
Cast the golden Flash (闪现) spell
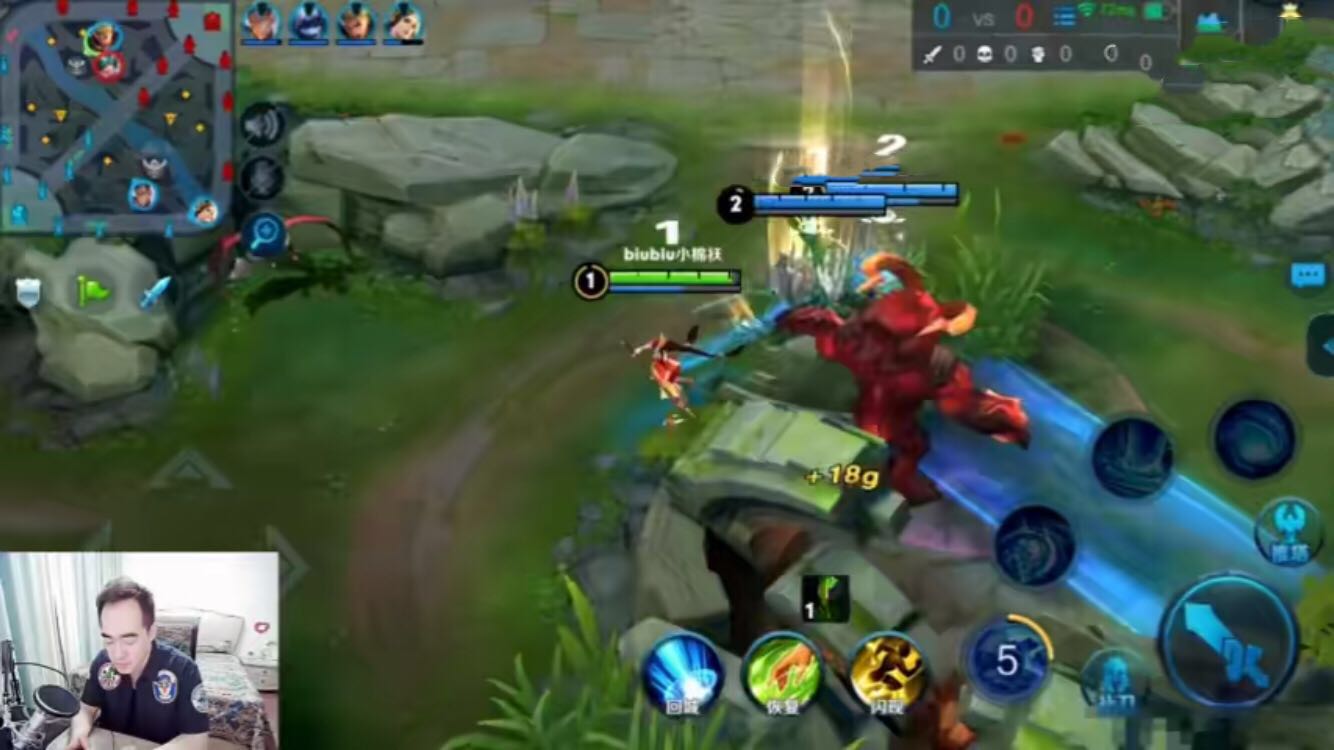(889, 672)
